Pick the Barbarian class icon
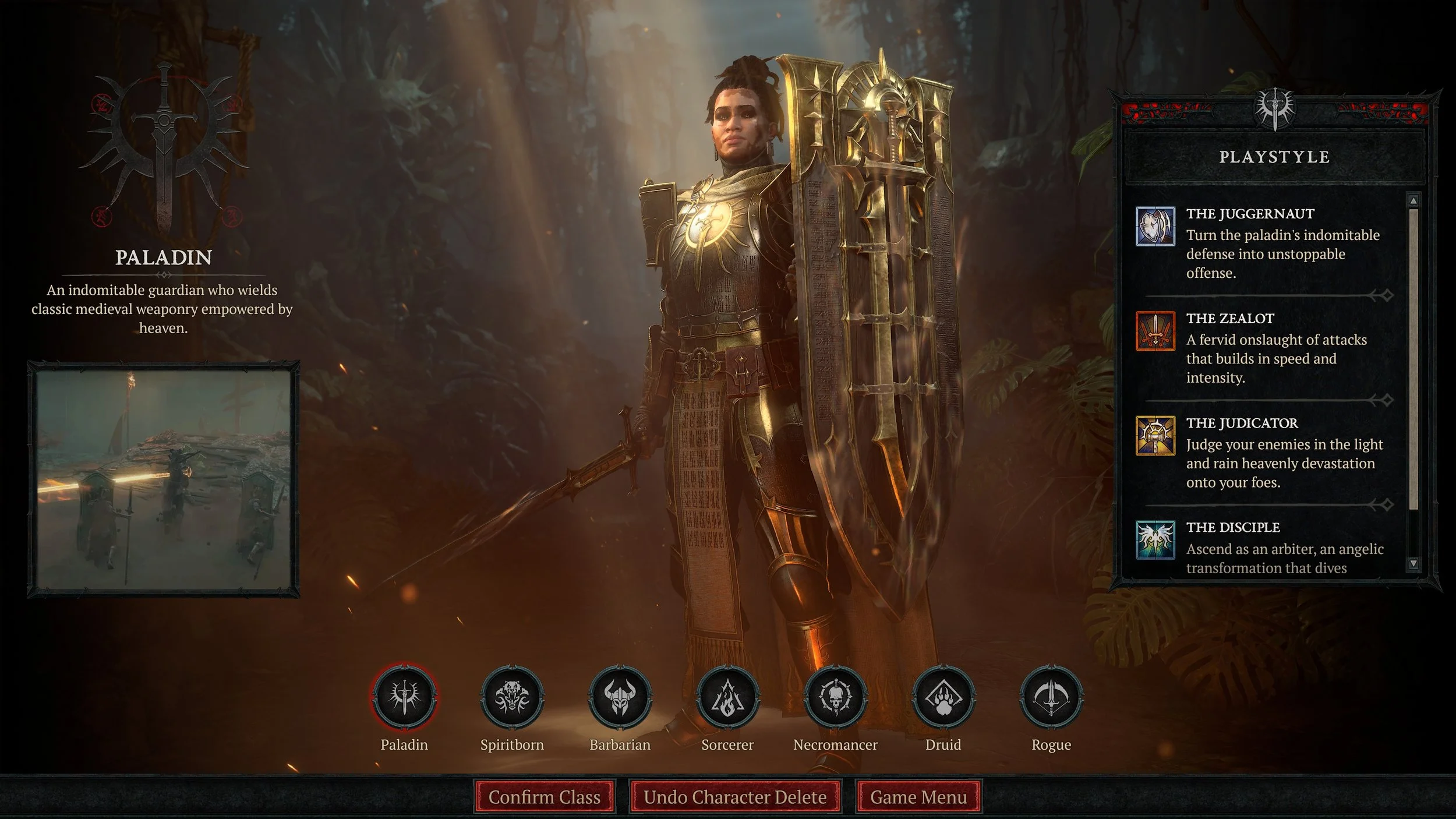Viewport: 1456px width, 819px height. pyautogui.click(x=620, y=697)
